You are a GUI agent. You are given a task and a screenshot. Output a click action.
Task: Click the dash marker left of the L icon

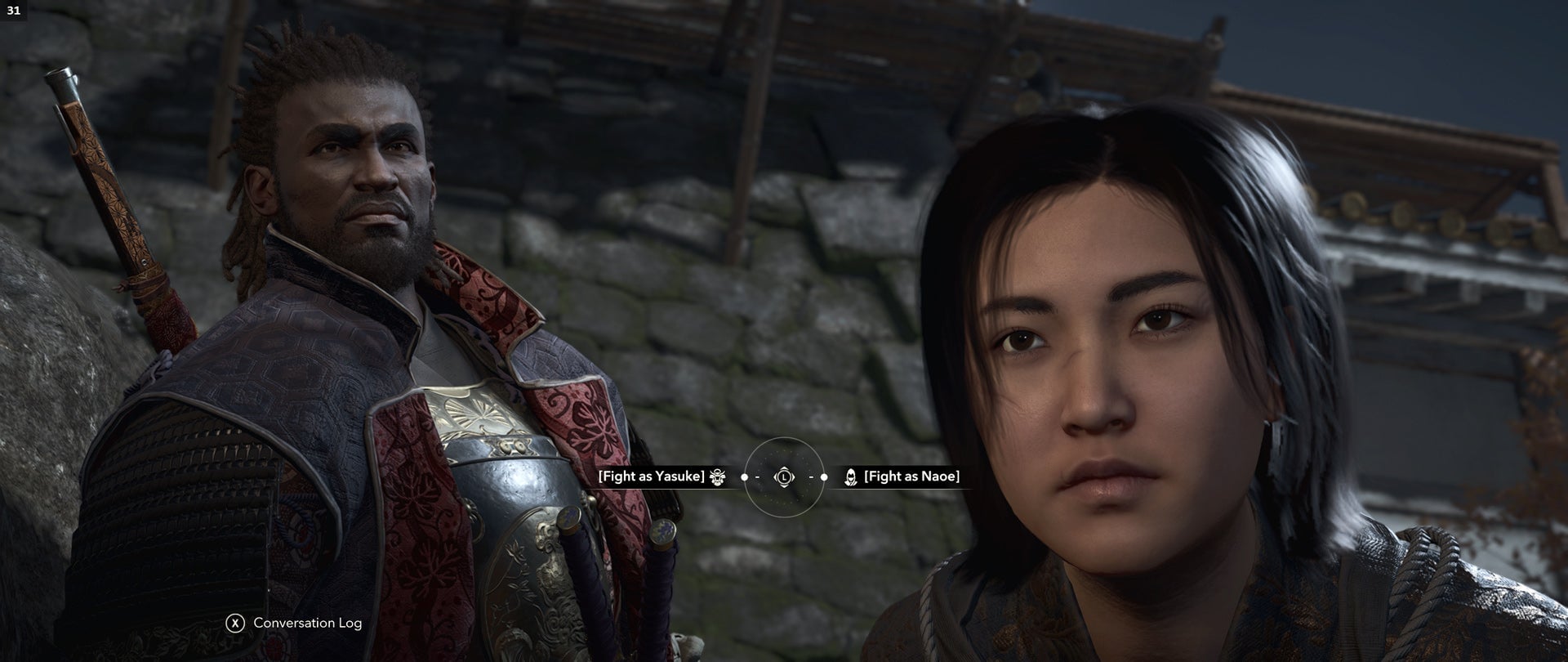coord(756,476)
